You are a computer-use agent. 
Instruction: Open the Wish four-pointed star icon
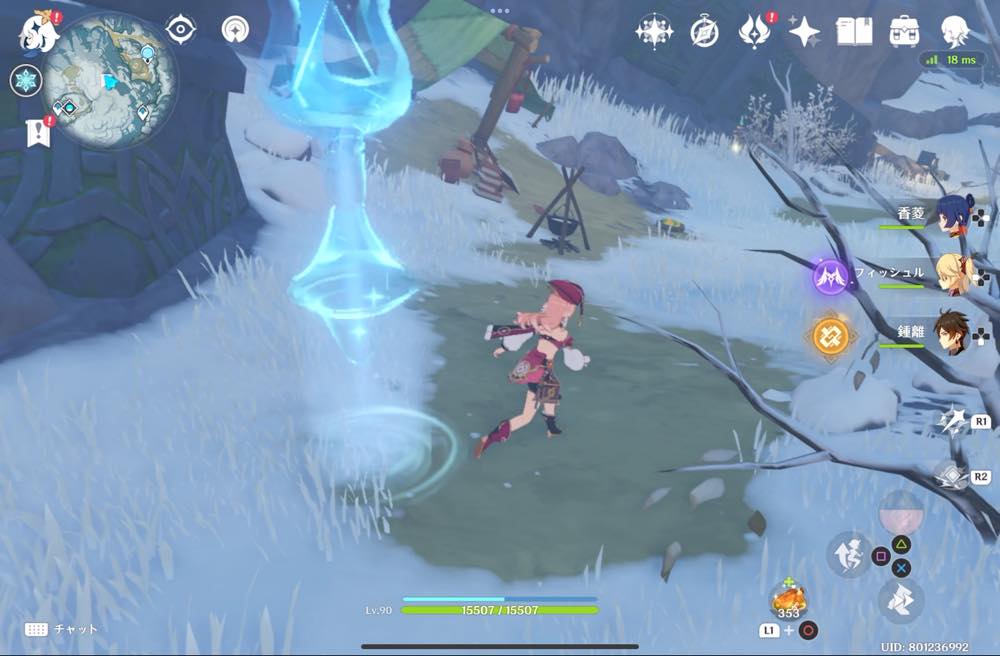pyautogui.click(x=804, y=31)
